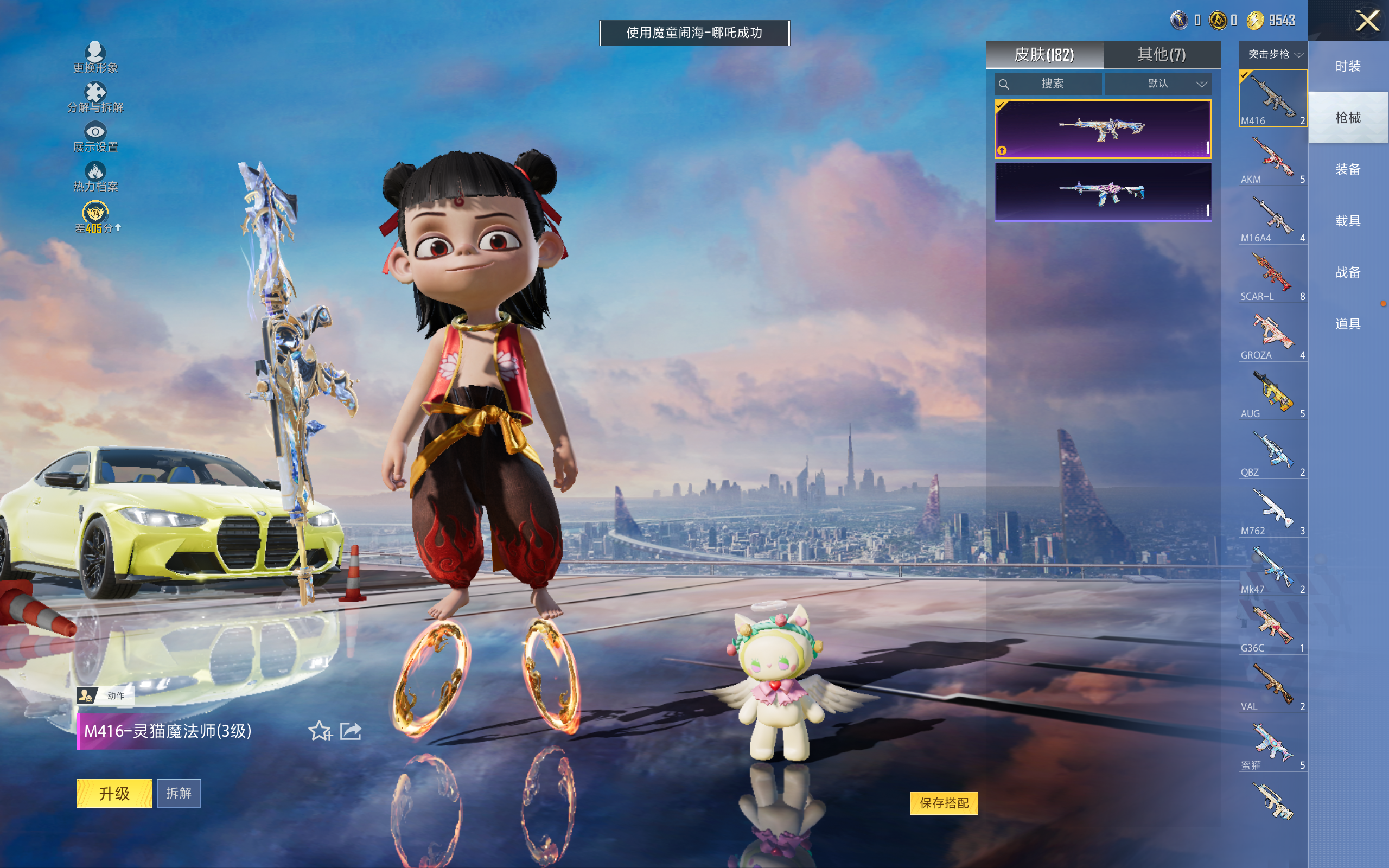
Task: Open 更换形象 to change appearance
Action: click(x=95, y=58)
